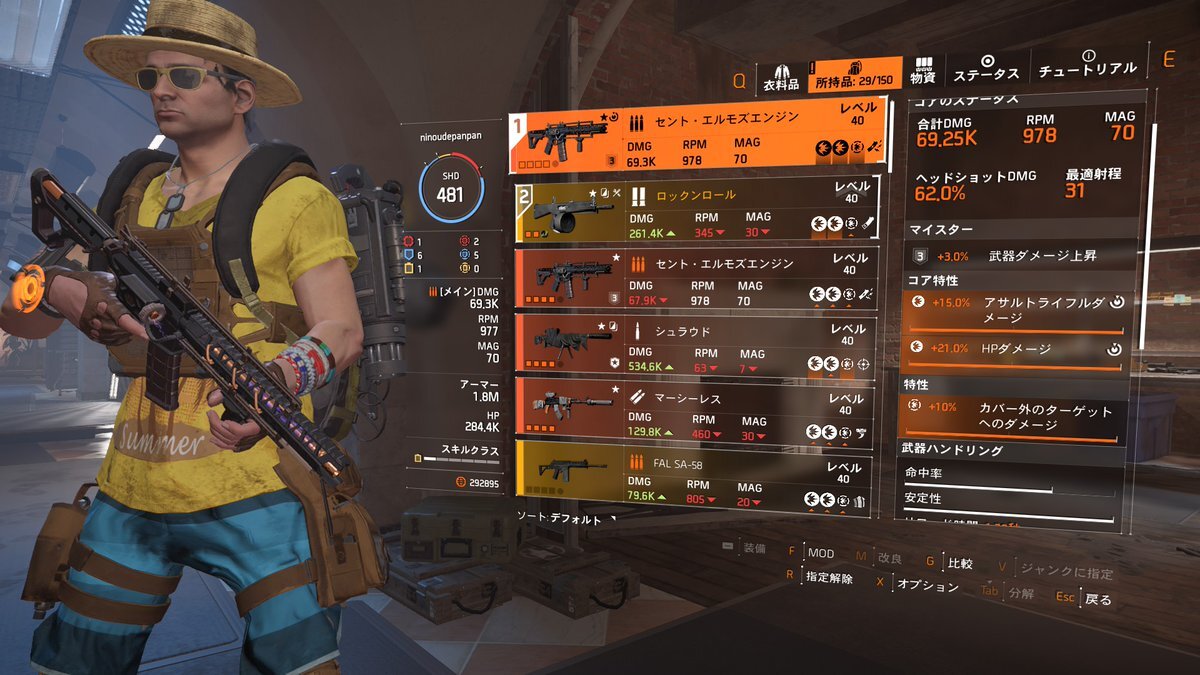Select the ロックンロール shotgun row
Image resolution: width=1200 pixels, height=675 pixels.
(697, 210)
